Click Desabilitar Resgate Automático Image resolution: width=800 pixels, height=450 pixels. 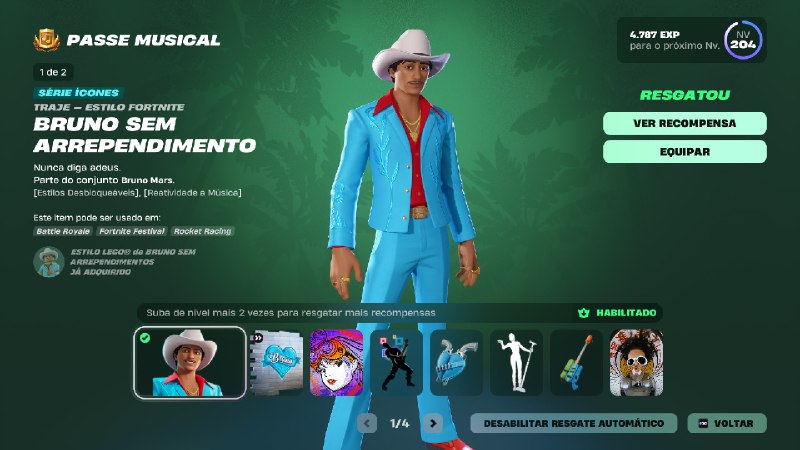(x=573, y=423)
